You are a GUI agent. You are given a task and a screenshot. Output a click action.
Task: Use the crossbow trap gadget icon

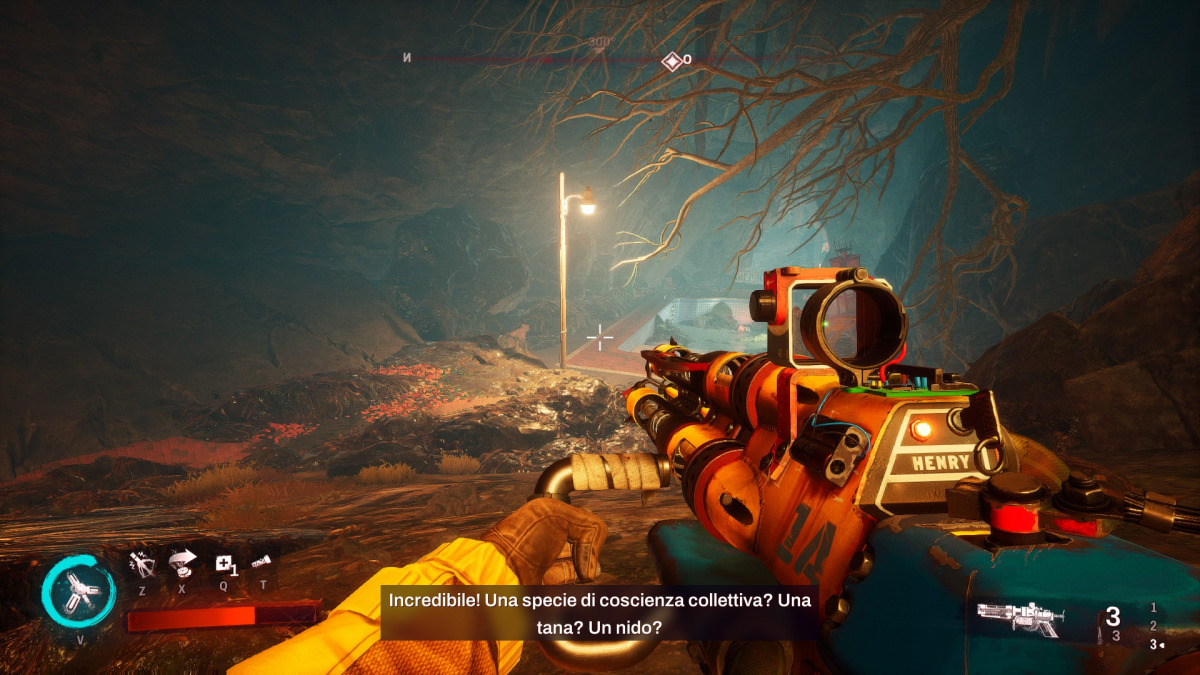pos(142,564)
